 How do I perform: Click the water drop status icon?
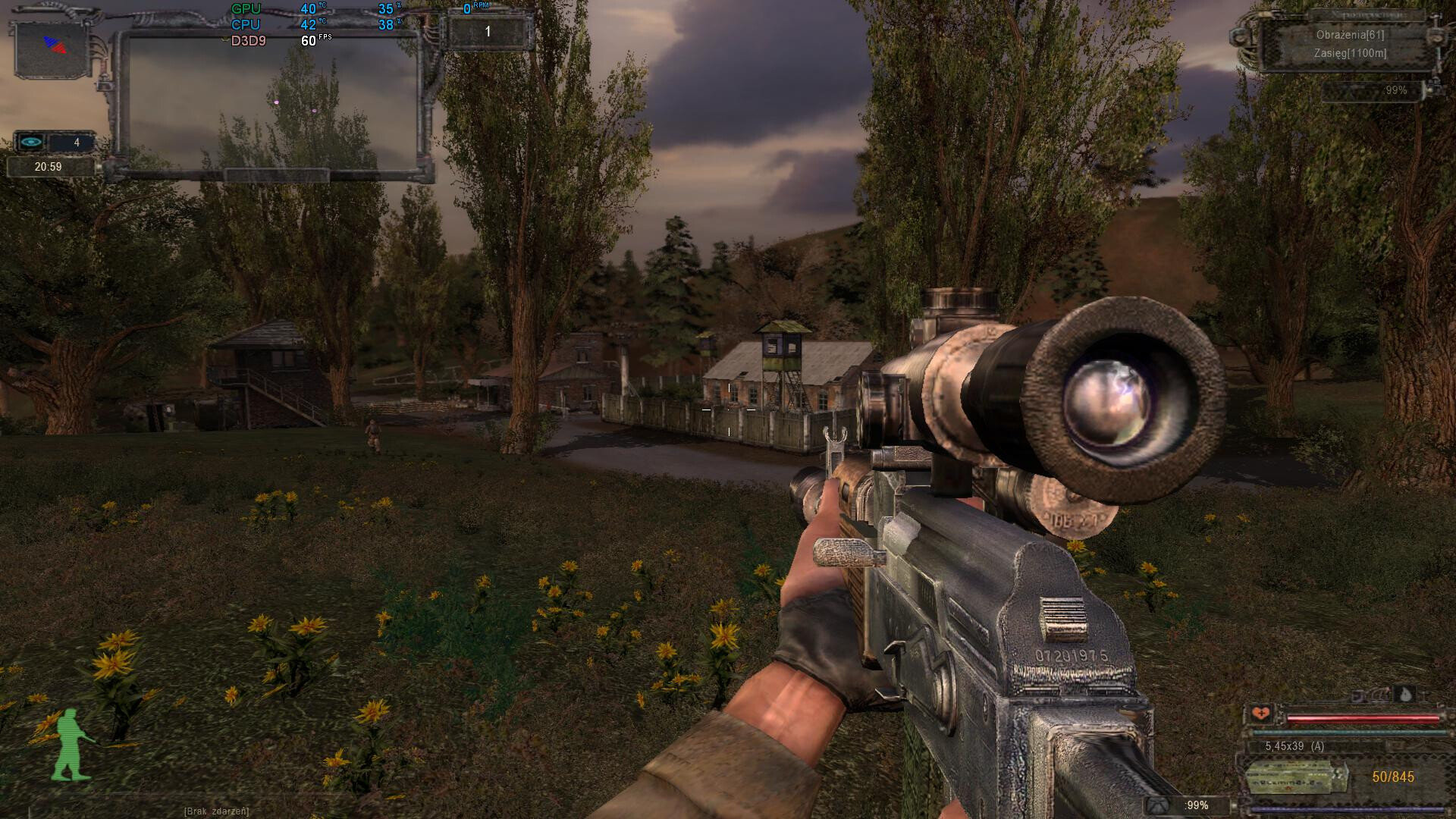click(x=1405, y=695)
